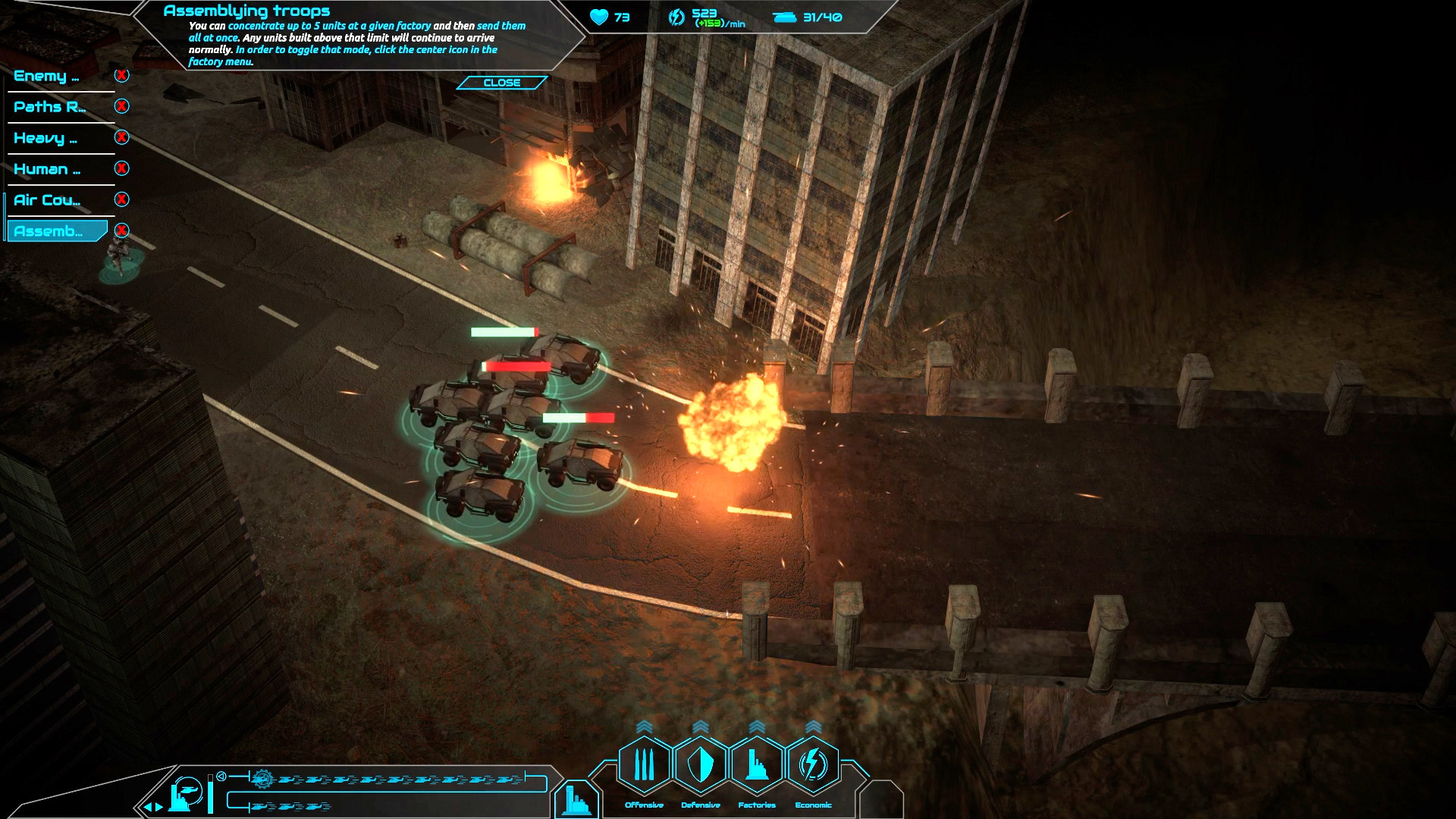This screenshot has width=1456, height=819.
Task: Click the gear icon in production queue
Action: tap(263, 780)
